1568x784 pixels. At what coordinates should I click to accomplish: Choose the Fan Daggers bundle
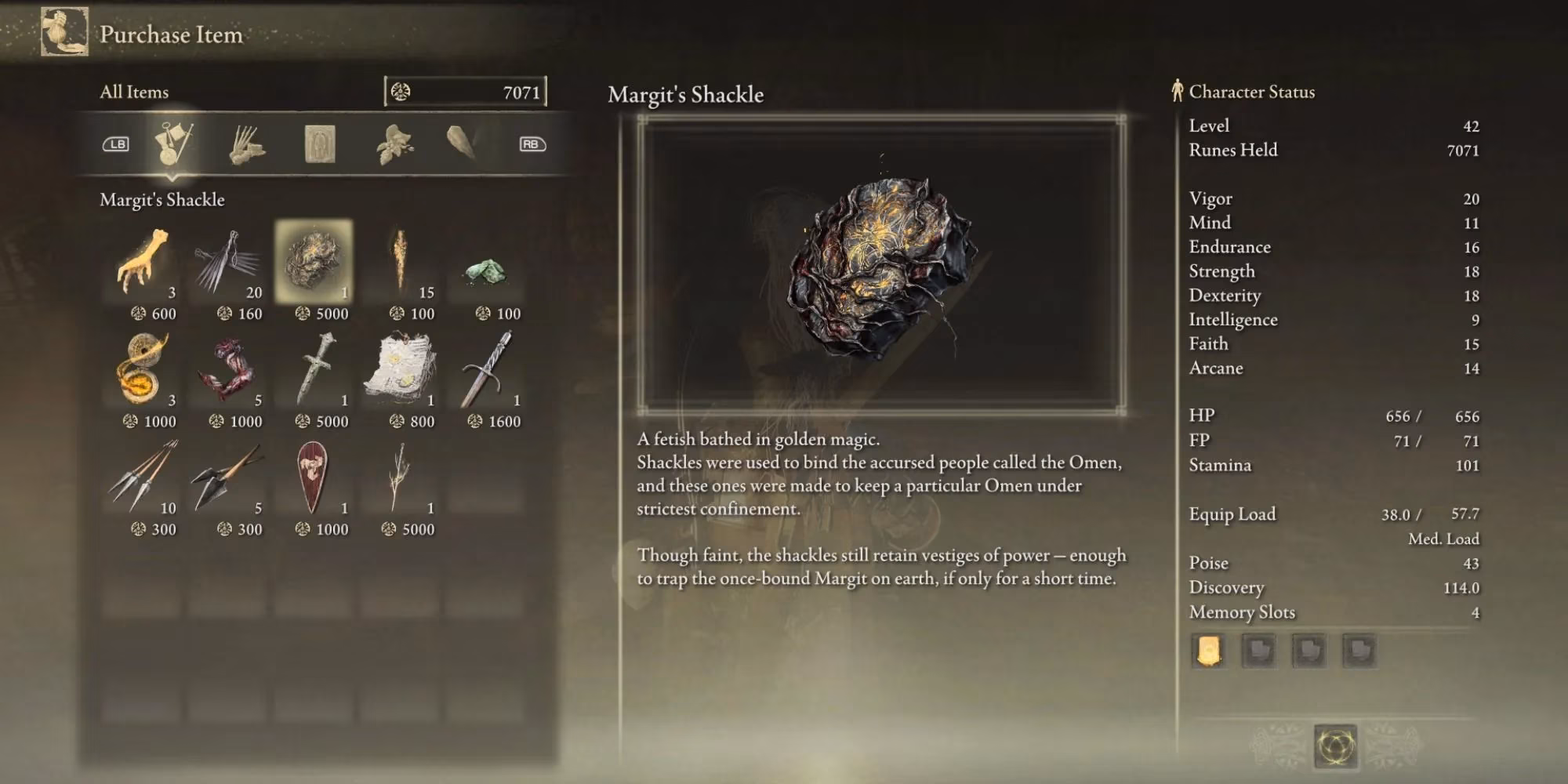(228, 262)
